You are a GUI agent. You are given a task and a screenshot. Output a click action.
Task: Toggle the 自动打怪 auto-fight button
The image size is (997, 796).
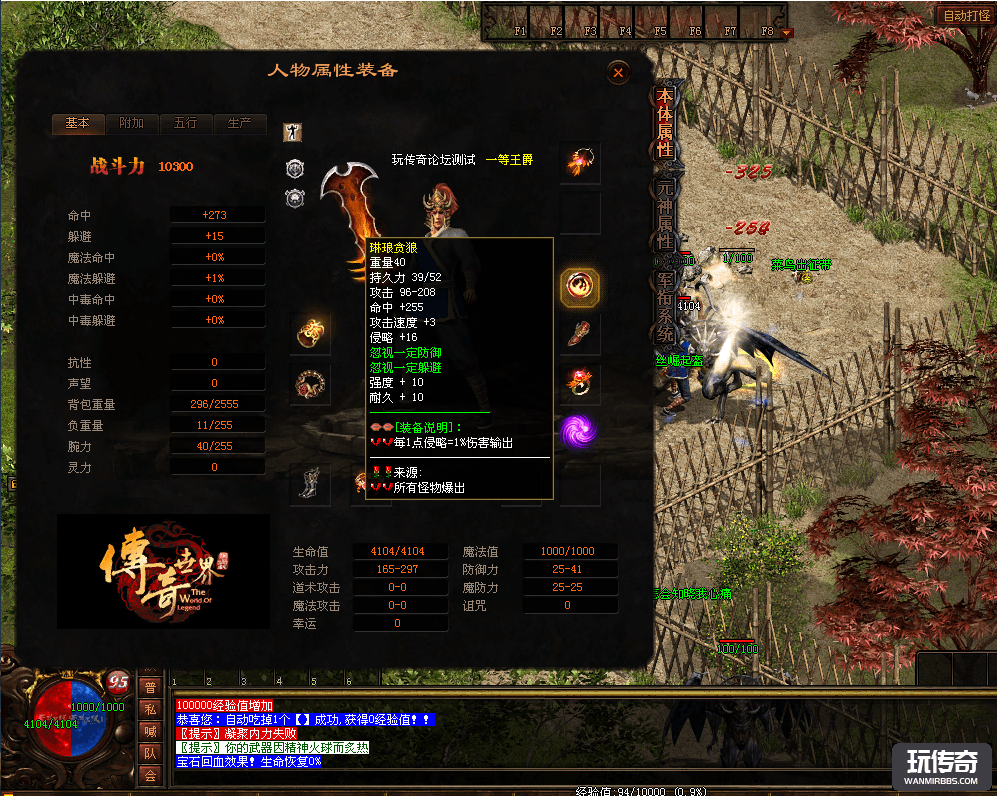click(x=965, y=16)
